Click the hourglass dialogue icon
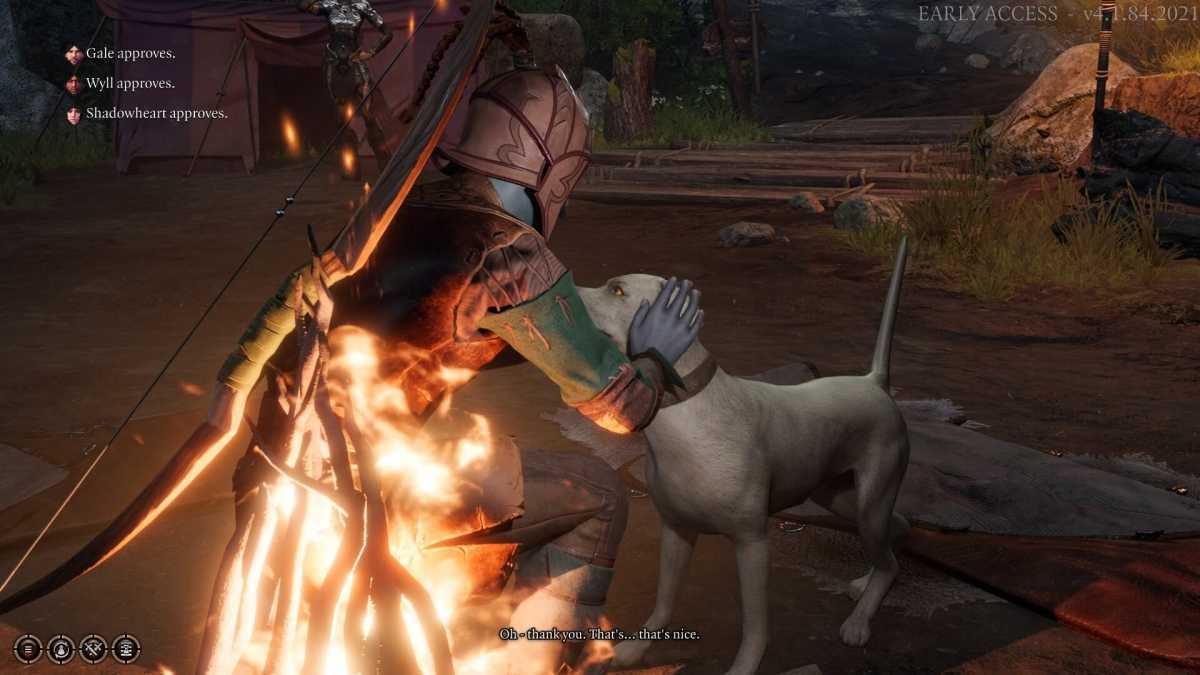1200x675 pixels. (126, 649)
